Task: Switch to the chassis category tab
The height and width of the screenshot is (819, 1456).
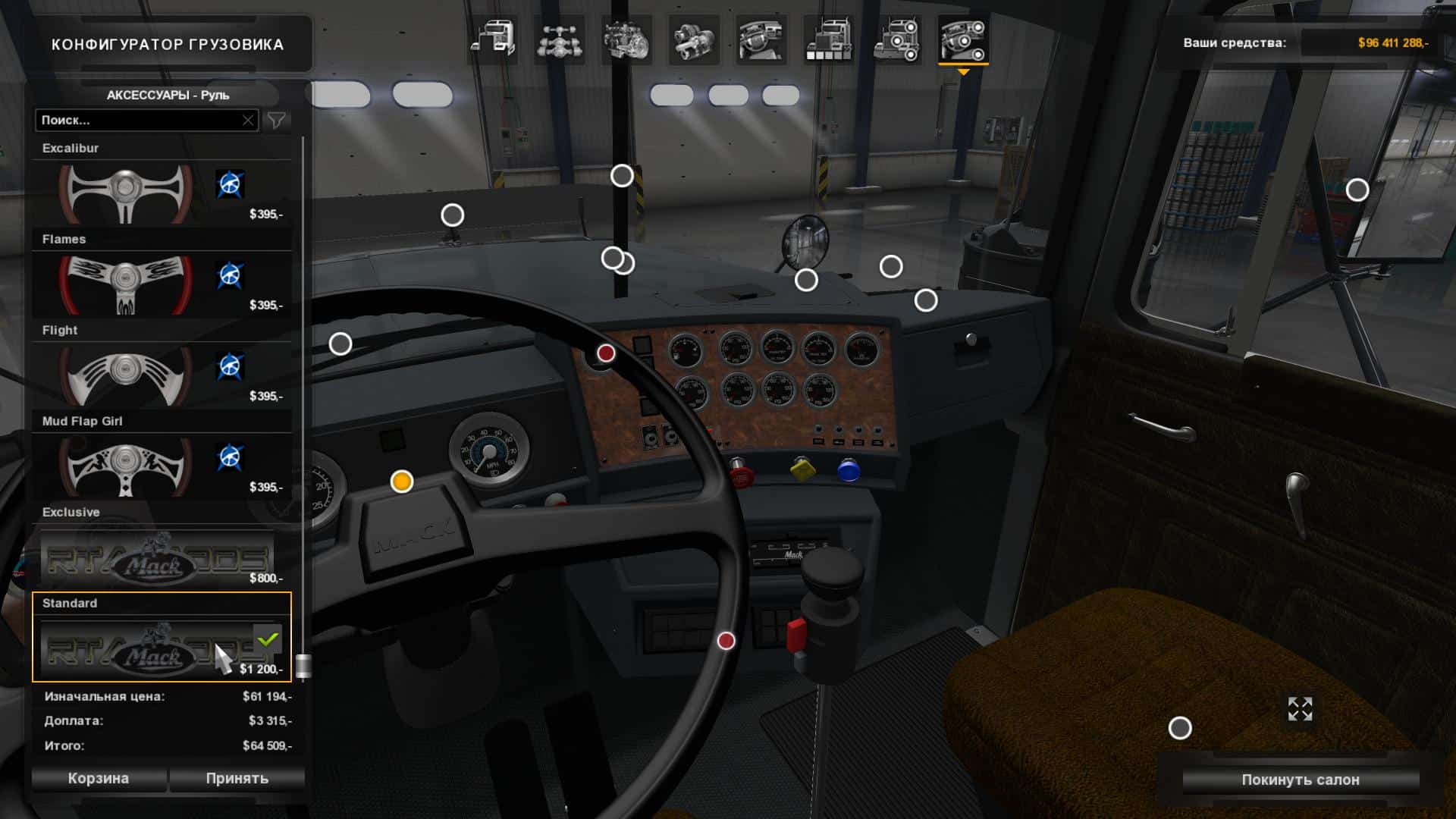Action: pos(559,40)
